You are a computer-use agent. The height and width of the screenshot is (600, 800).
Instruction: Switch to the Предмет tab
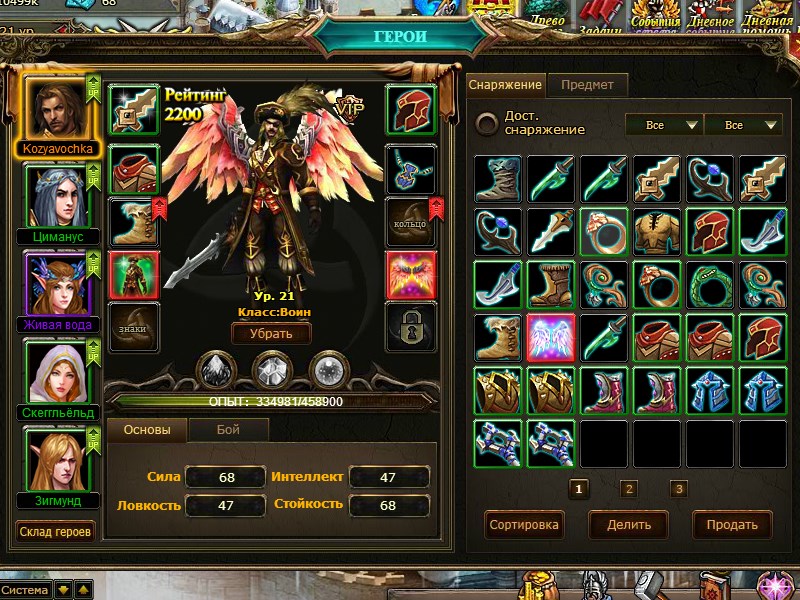587,85
